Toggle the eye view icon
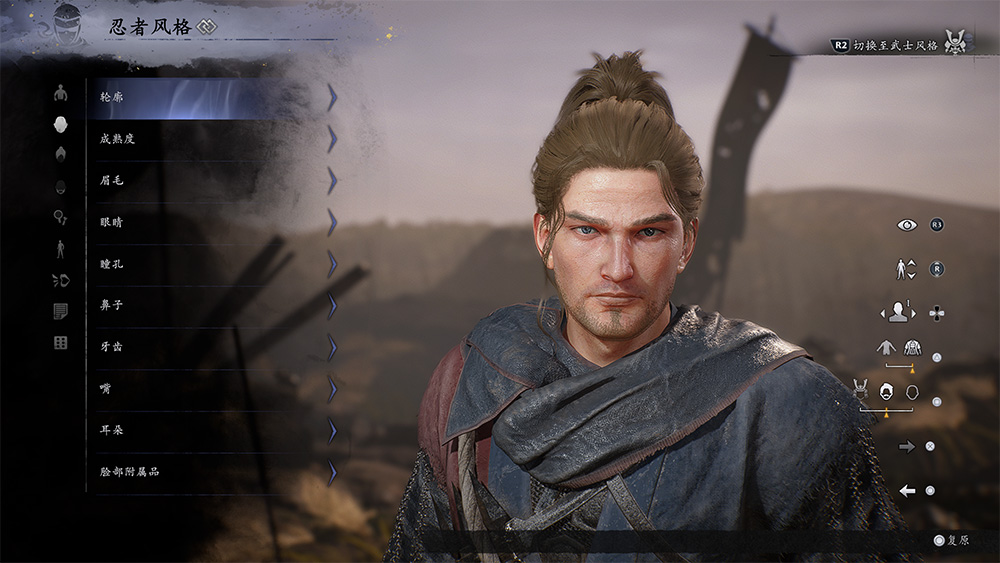 pos(907,225)
